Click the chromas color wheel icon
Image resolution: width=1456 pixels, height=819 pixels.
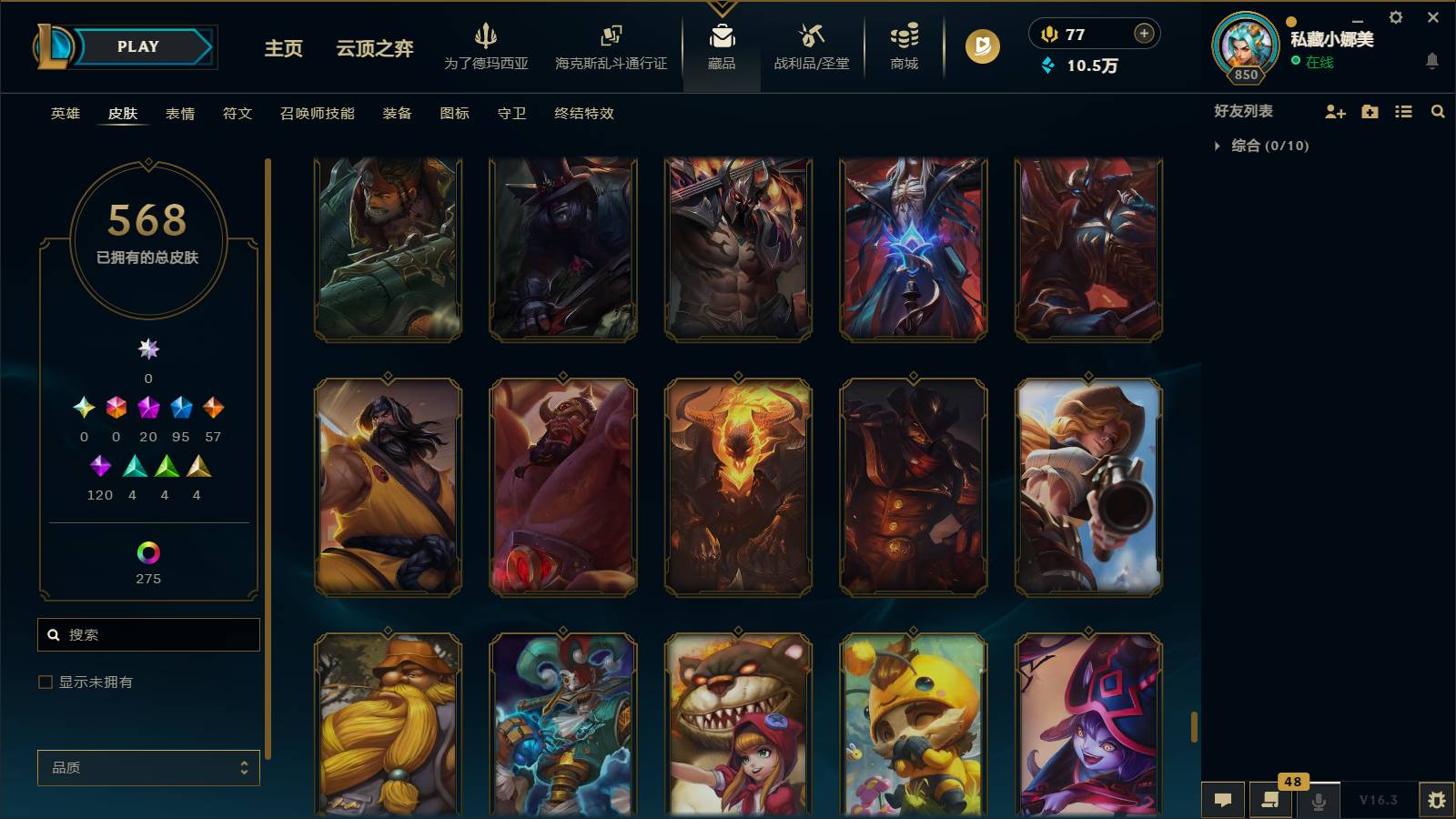pos(148,551)
